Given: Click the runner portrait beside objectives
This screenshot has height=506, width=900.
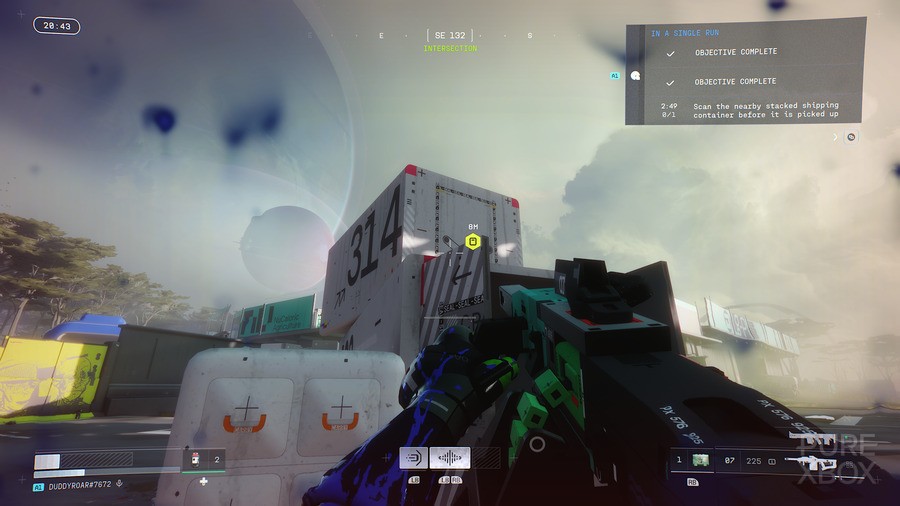Looking at the screenshot, I should pos(634,74).
